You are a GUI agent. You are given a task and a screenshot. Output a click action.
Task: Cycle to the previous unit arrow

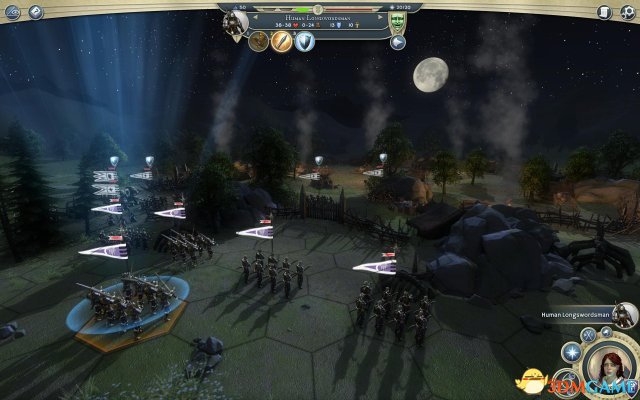pyautogui.click(x=254, y=17)
